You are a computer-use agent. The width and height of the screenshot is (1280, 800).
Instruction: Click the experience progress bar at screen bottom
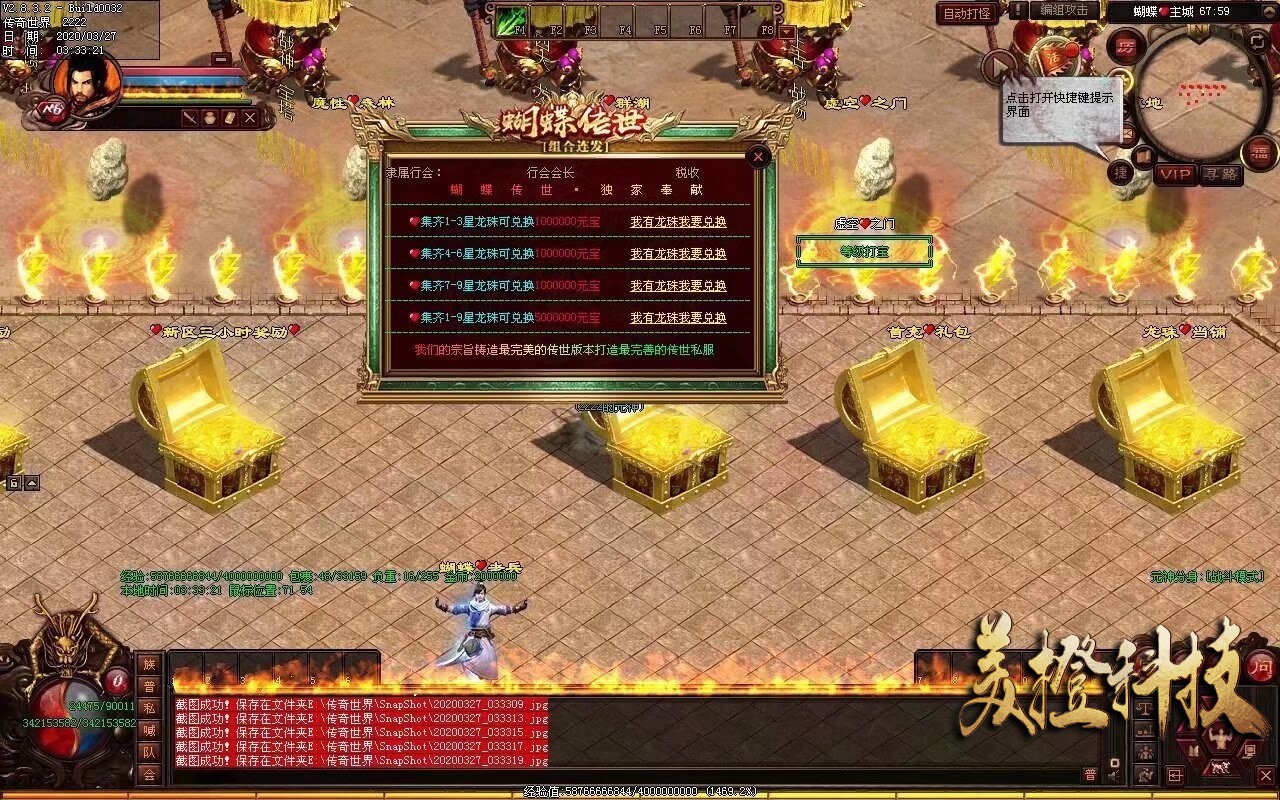[x=640, y=793]
